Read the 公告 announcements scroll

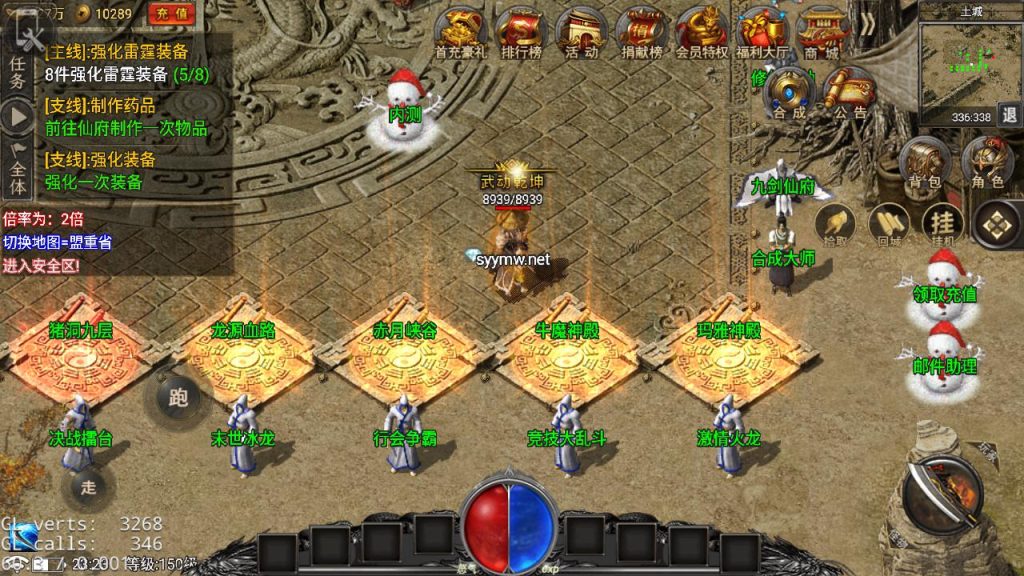(x=849, y=92)
